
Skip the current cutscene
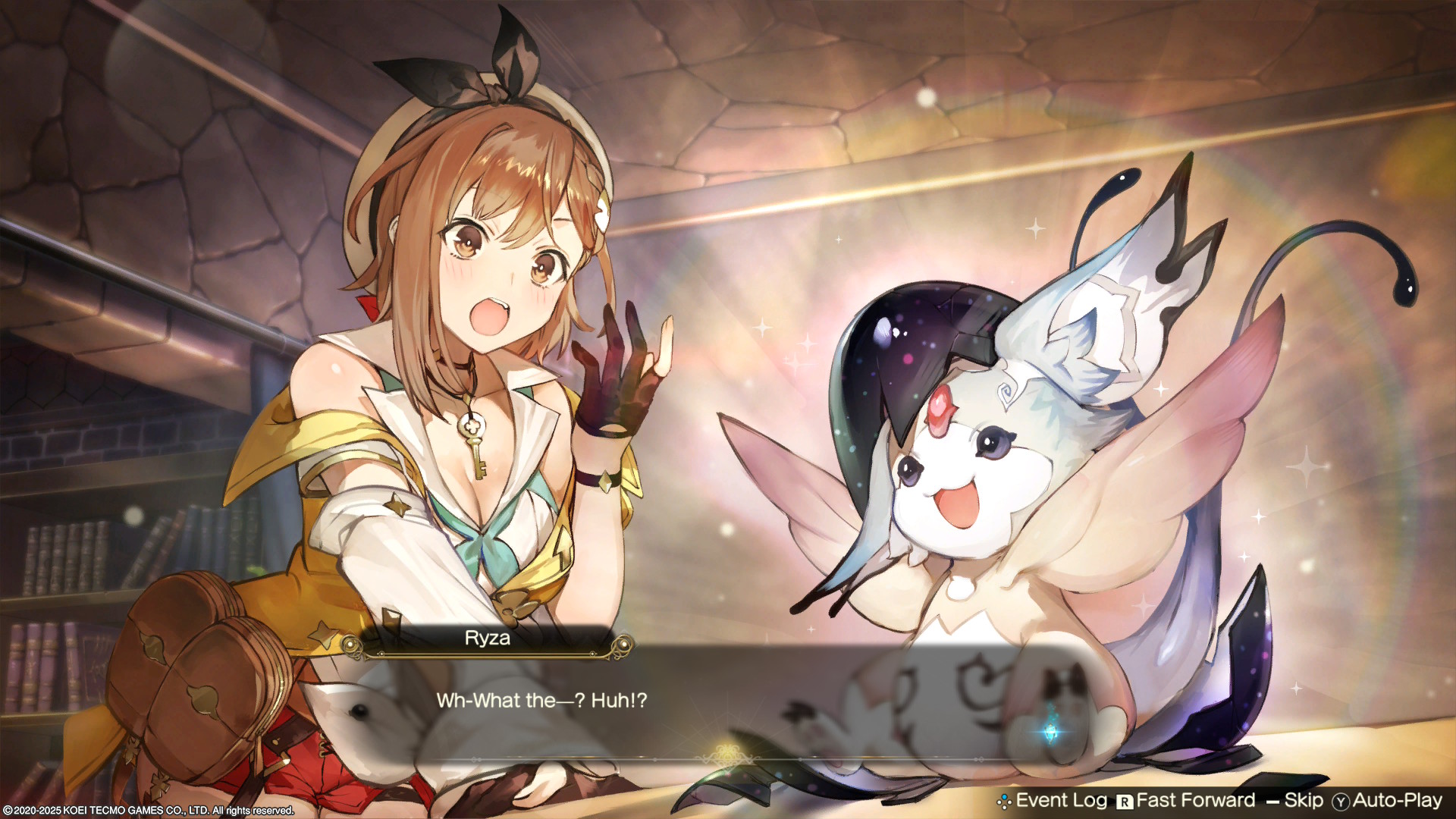pyautogui.click(x=1295, y=801)
